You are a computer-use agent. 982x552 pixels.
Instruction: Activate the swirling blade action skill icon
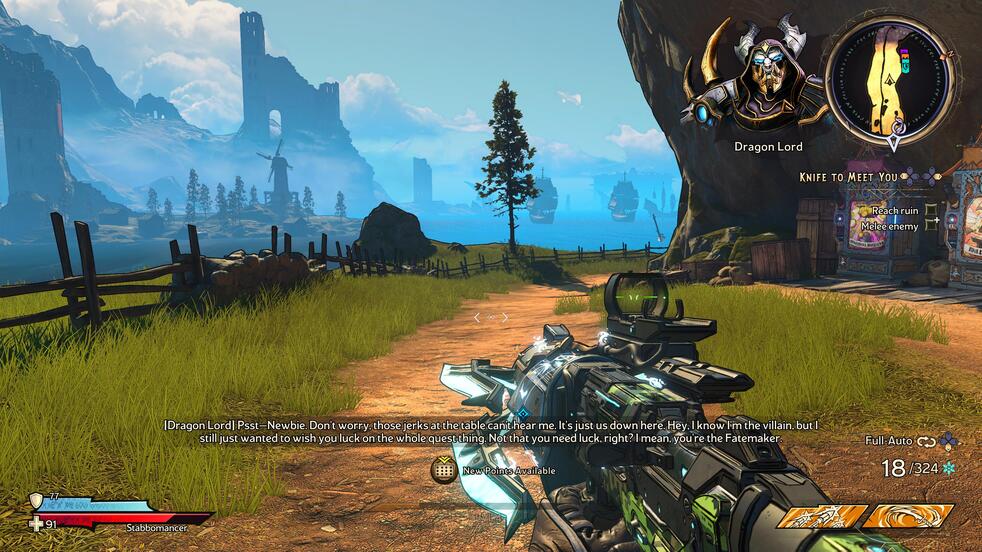[x=907, y=517]
